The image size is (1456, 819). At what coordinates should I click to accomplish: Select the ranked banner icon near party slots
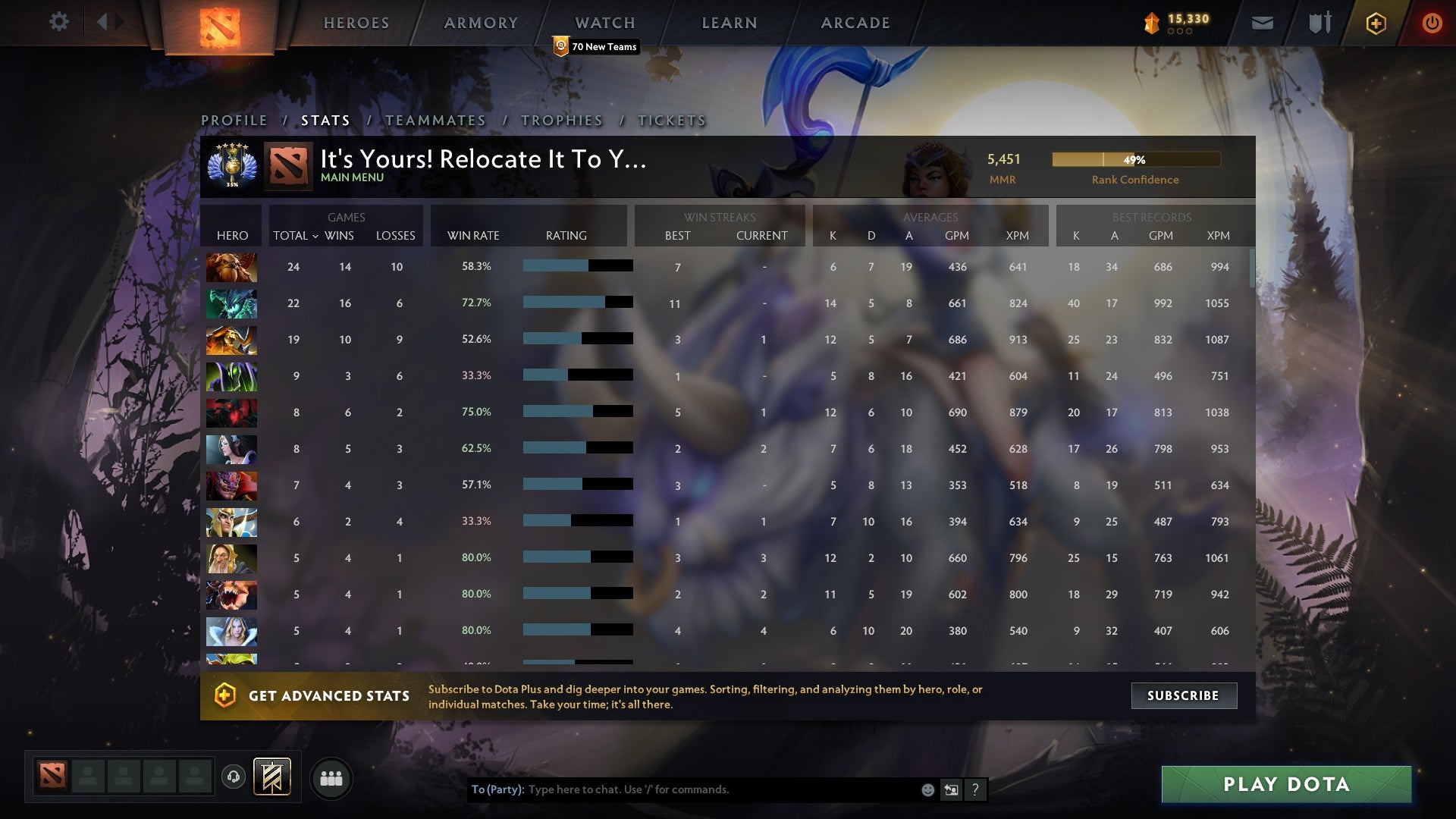click(x=272, y=777)
